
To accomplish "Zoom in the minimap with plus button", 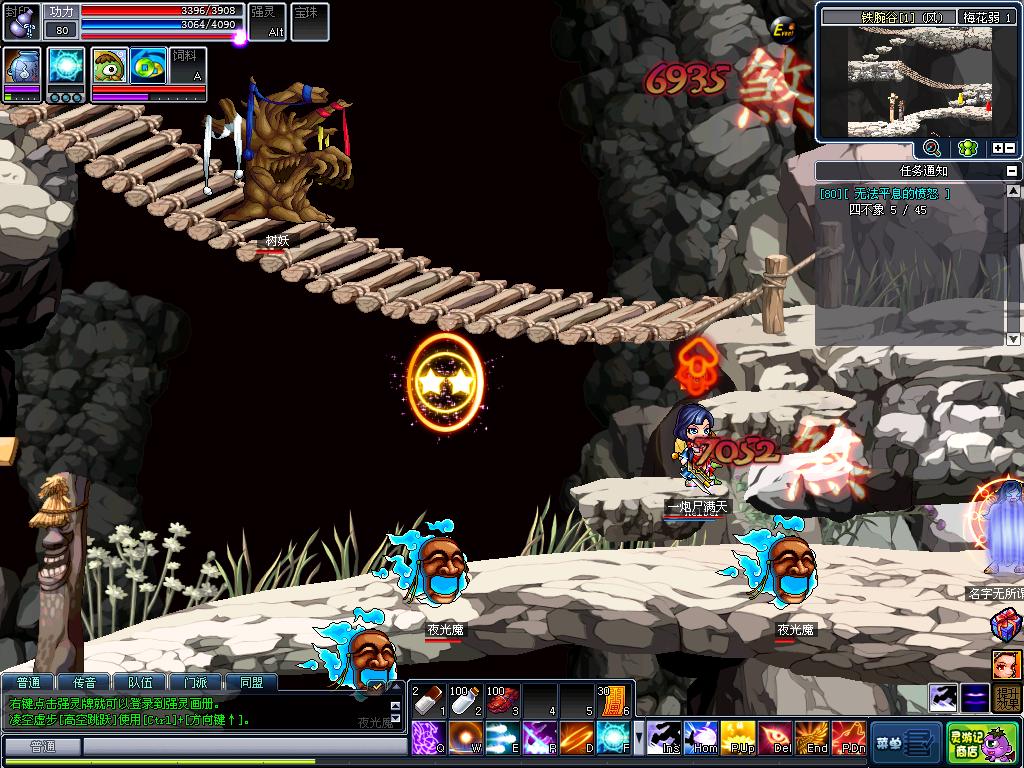I will click(x=997, y=149).
